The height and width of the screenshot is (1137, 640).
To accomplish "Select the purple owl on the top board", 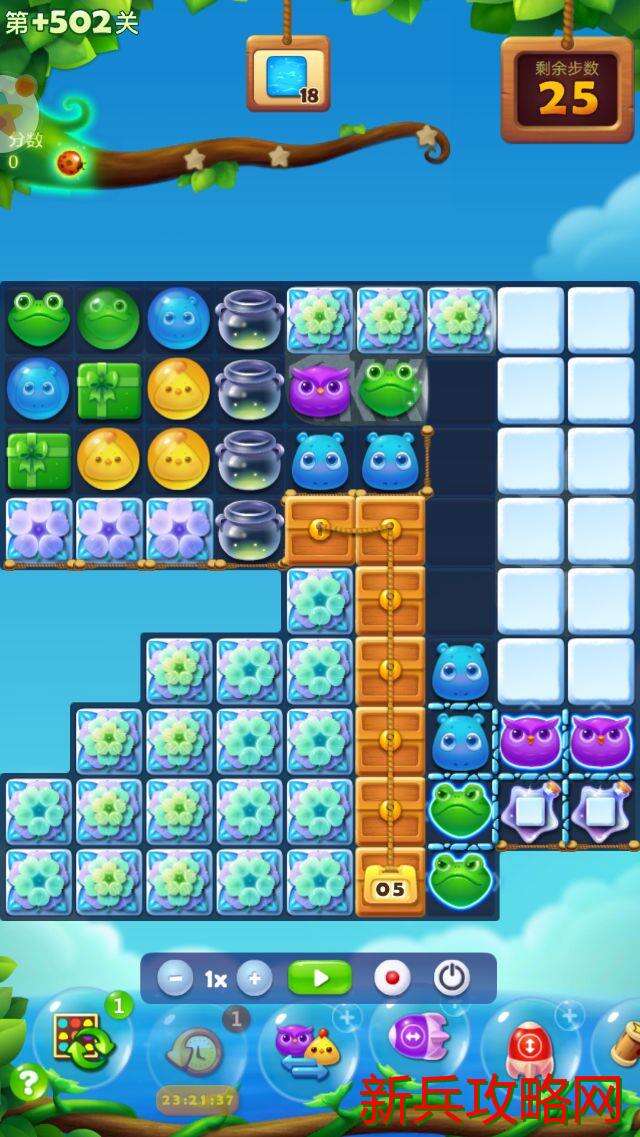I will 319,389.
